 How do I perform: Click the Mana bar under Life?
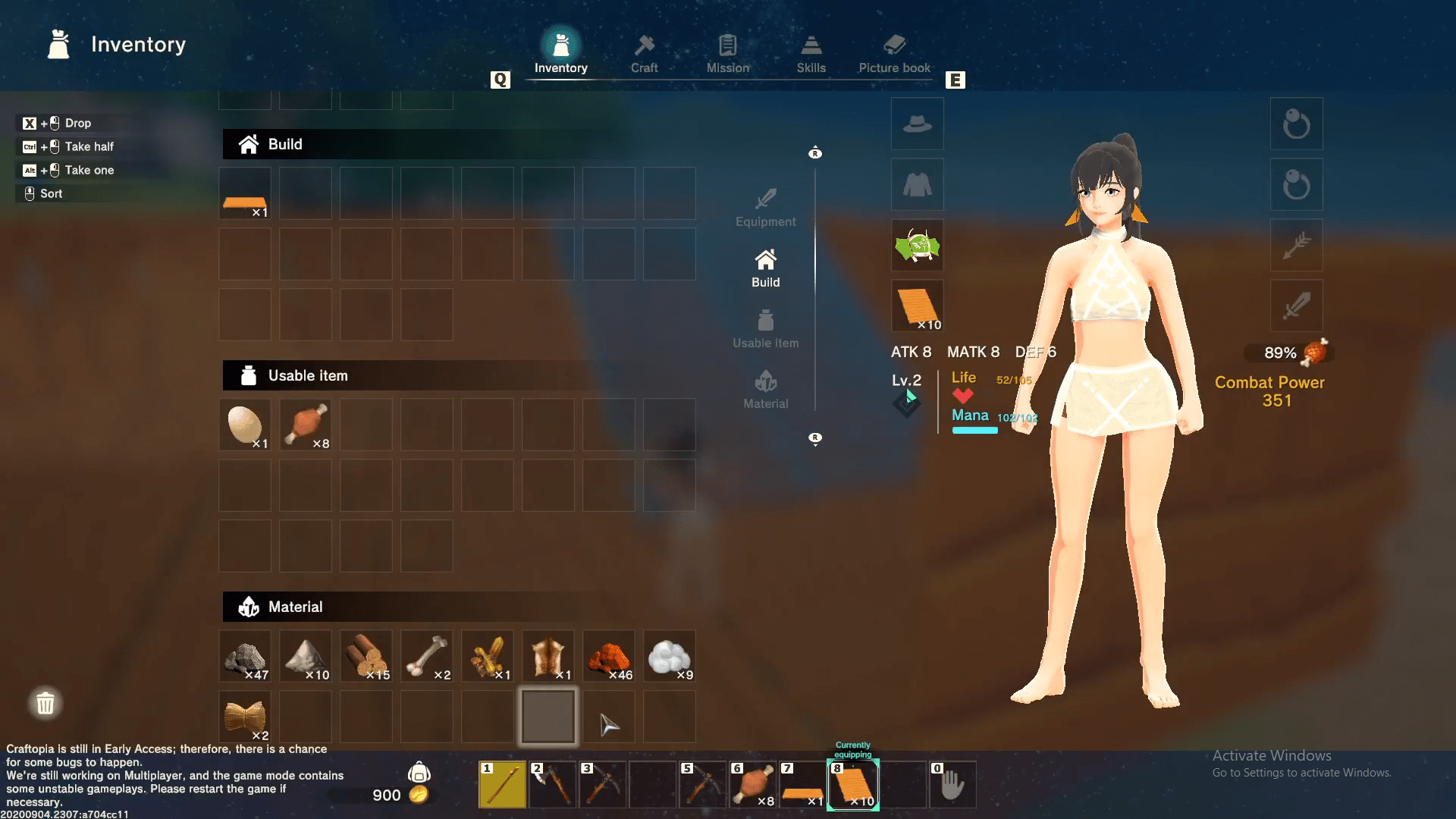point(975,431)
